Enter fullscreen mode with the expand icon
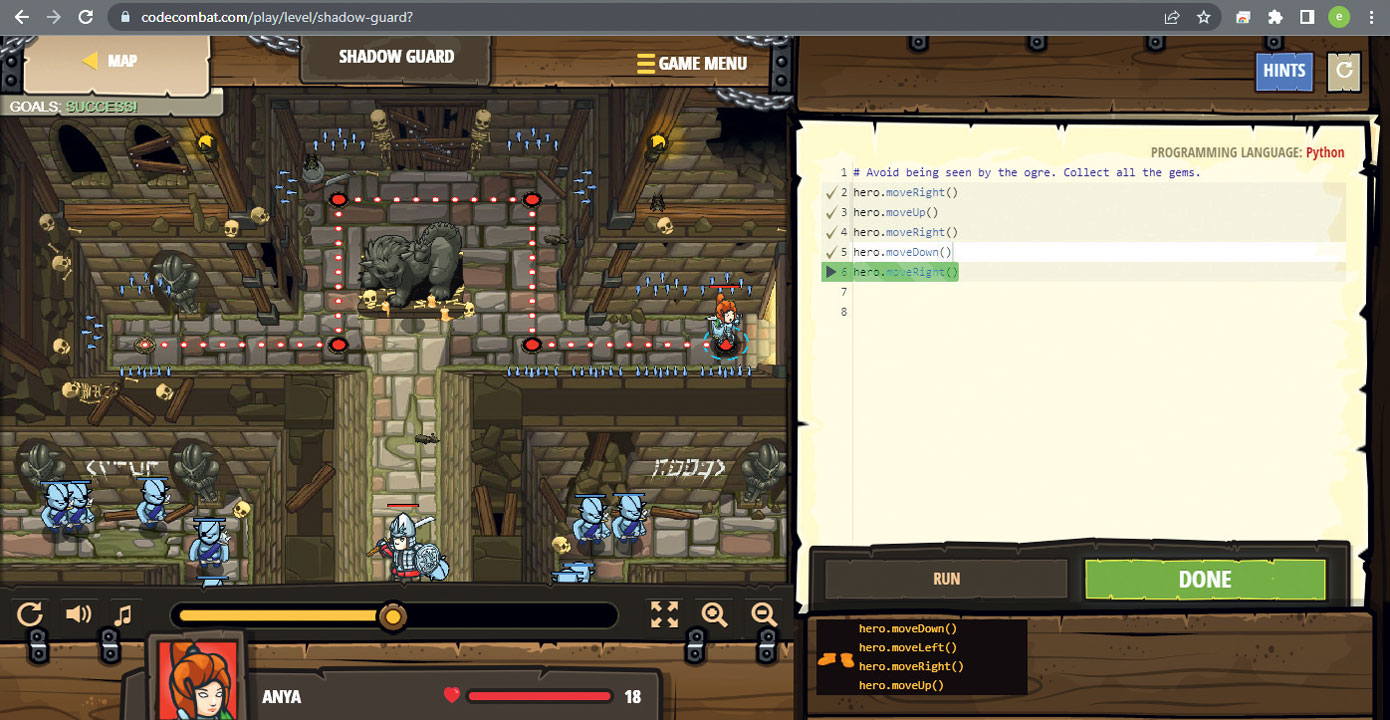This screenshot has height=720, width=1390. tap(664, 614)
